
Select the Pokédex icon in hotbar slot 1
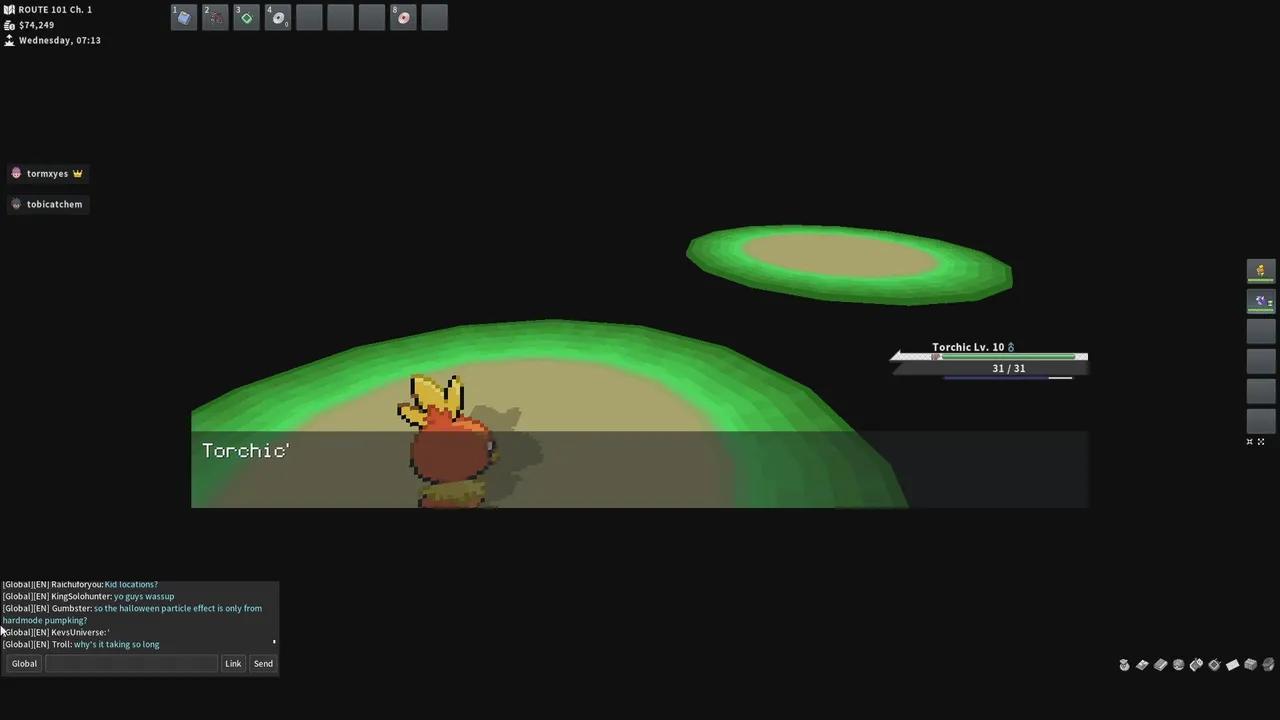(x=183, y=17)
